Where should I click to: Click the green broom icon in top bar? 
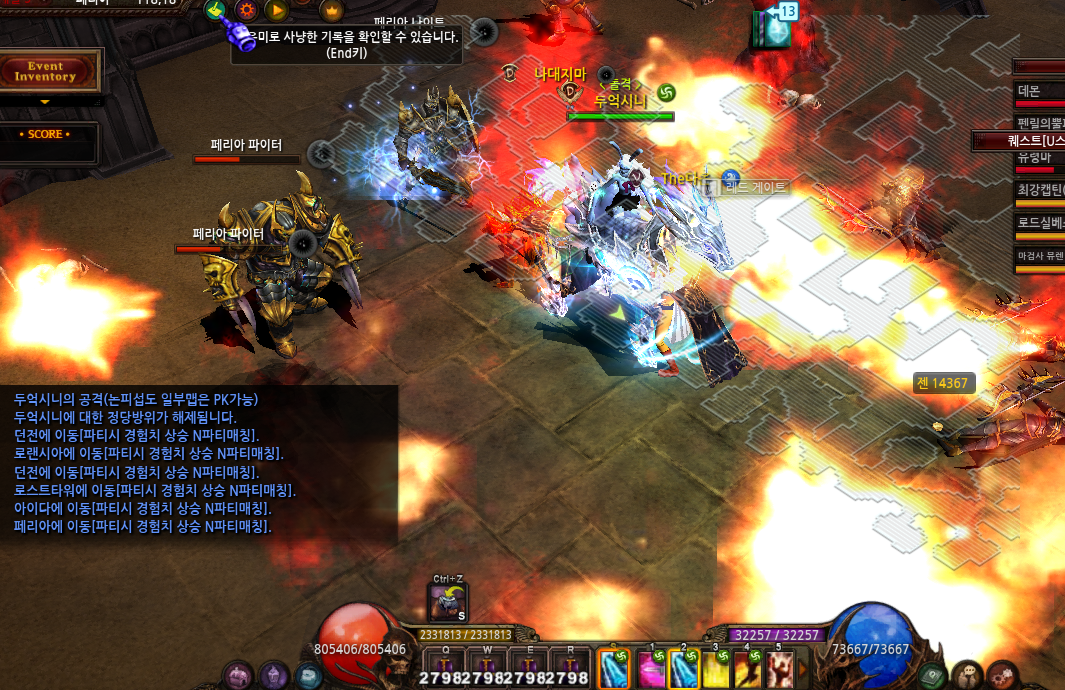tap(214, 10)
